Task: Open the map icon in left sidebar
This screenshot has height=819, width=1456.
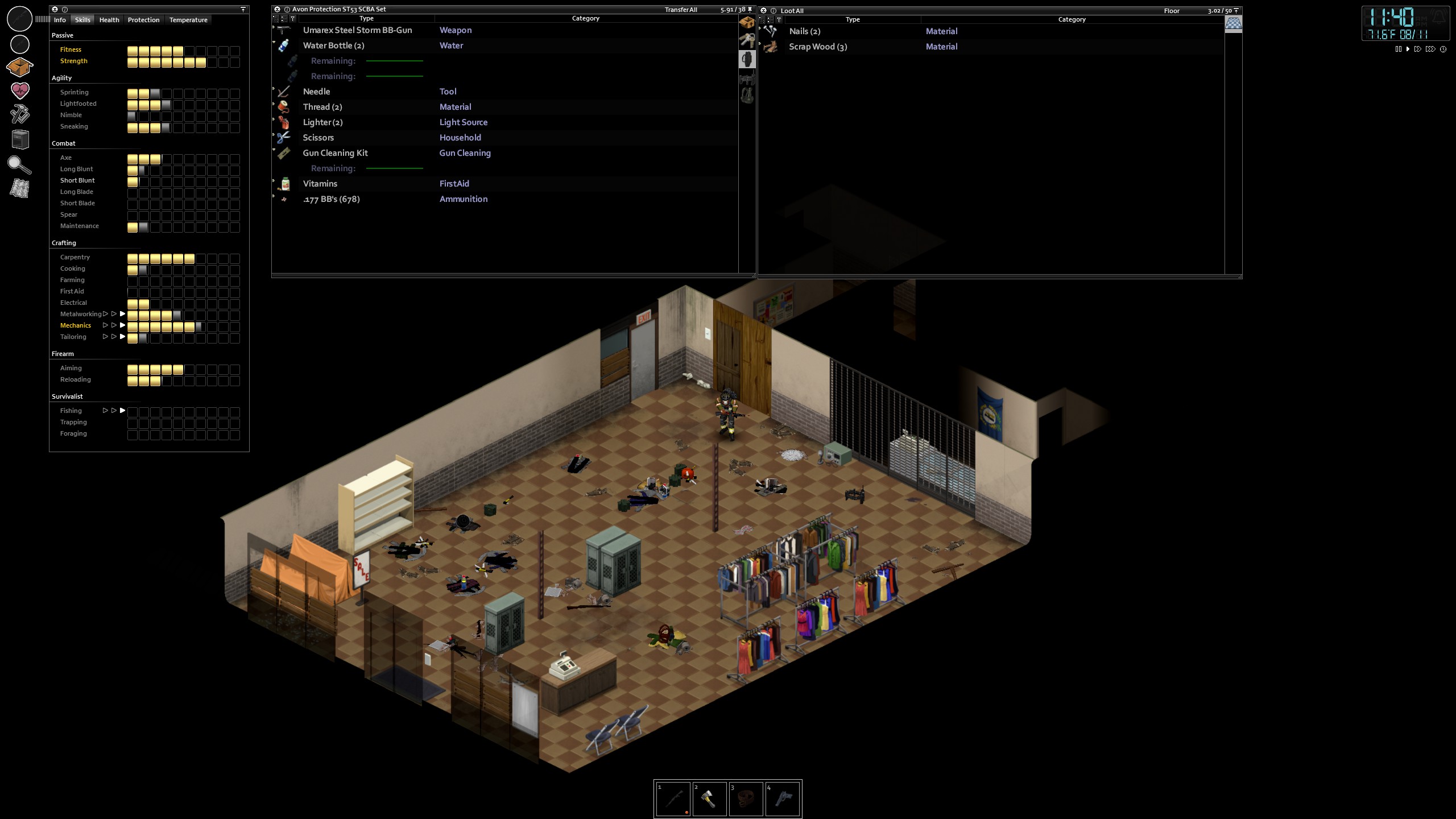Action: coord(20,188)
